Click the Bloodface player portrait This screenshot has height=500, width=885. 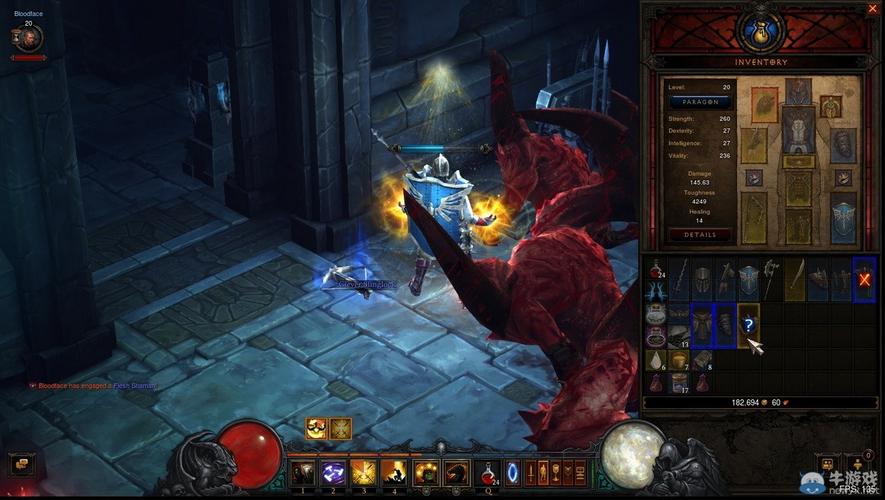[x=27, y=39]
